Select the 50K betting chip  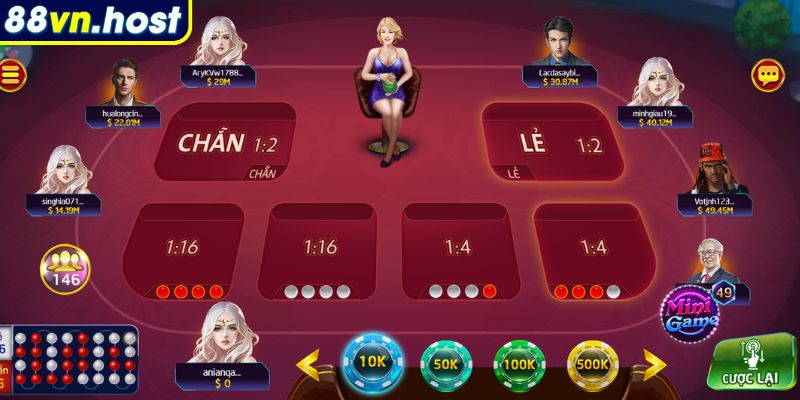pos(445,364)
